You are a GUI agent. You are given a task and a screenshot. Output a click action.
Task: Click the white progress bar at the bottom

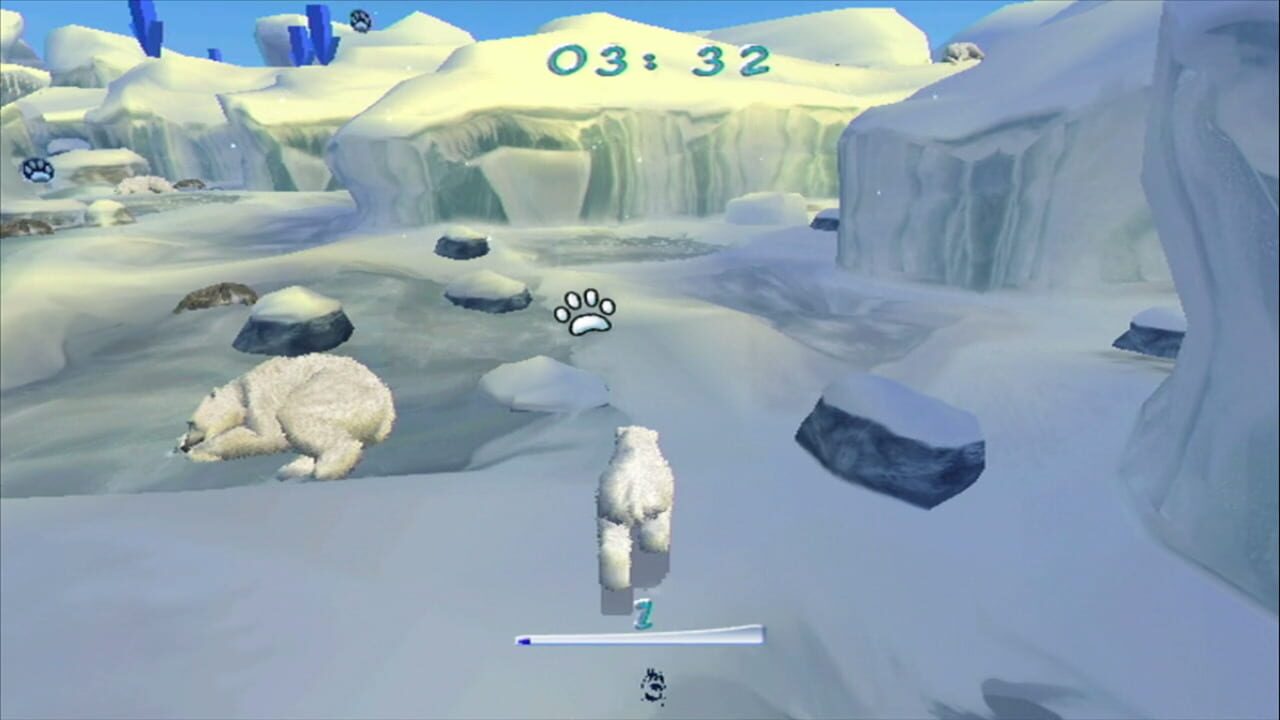pyautogui.click(x=640, y=637)
